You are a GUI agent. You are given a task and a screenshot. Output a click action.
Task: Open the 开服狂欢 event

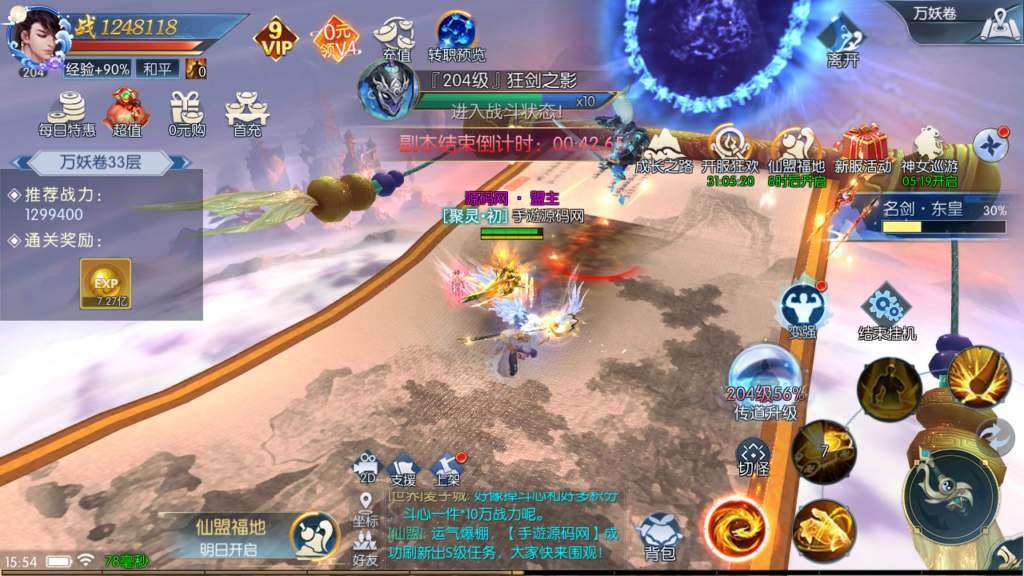730,150
